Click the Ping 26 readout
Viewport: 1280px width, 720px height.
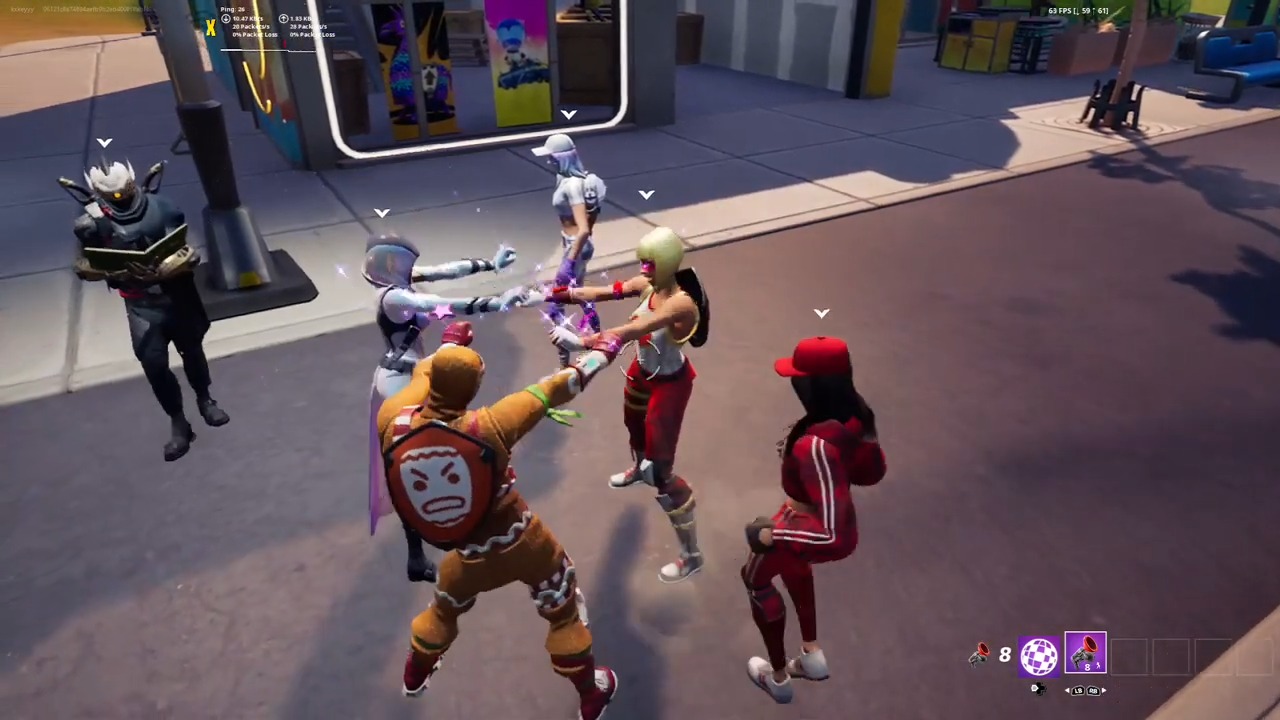coord(232,9)
